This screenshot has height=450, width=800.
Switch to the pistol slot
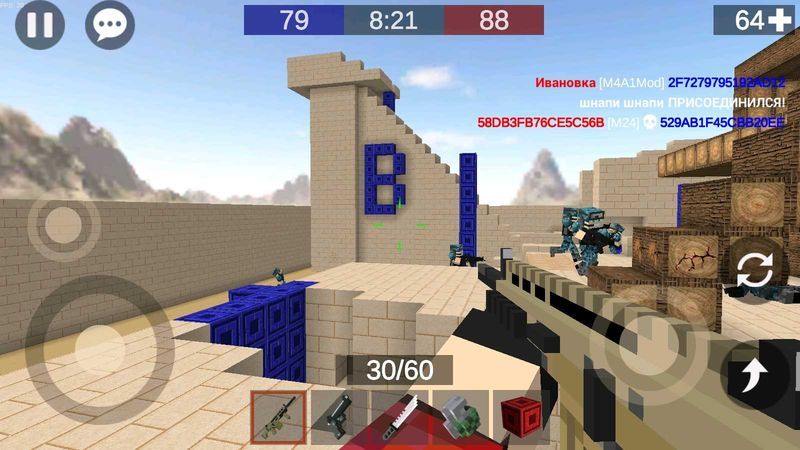(x=338, y=417)
